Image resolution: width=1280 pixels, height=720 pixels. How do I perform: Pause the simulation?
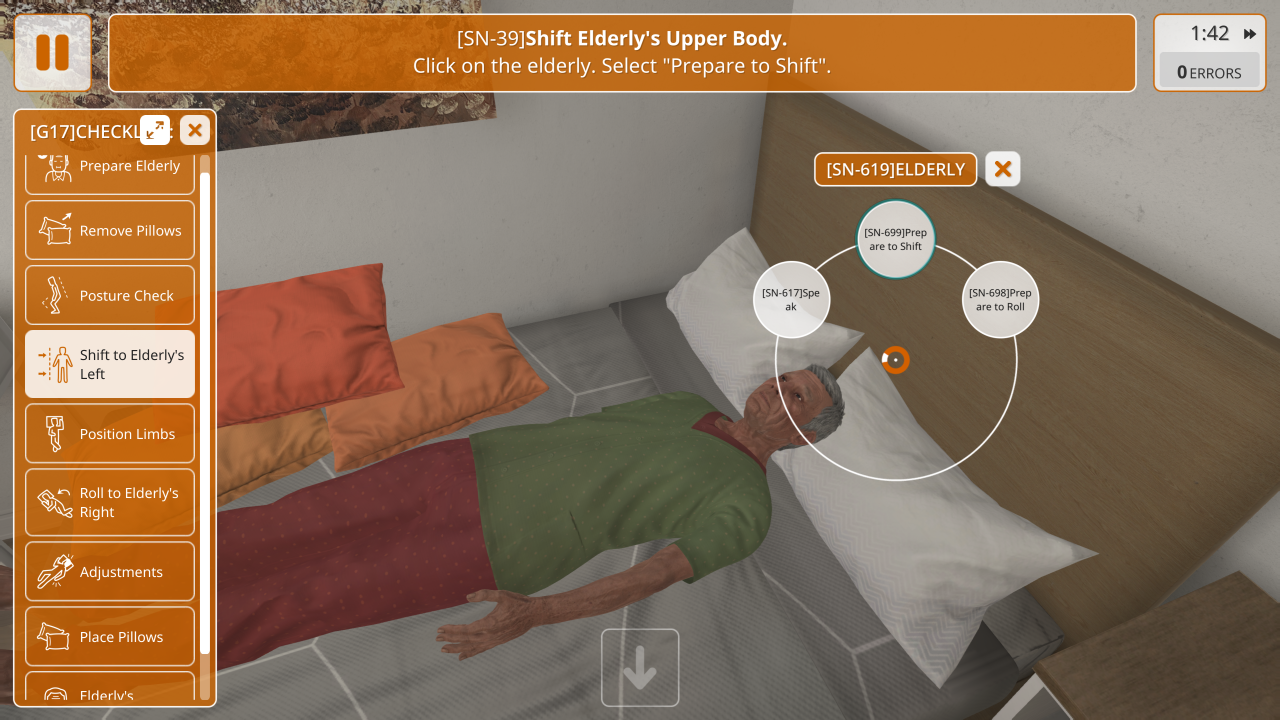point(52,53)
